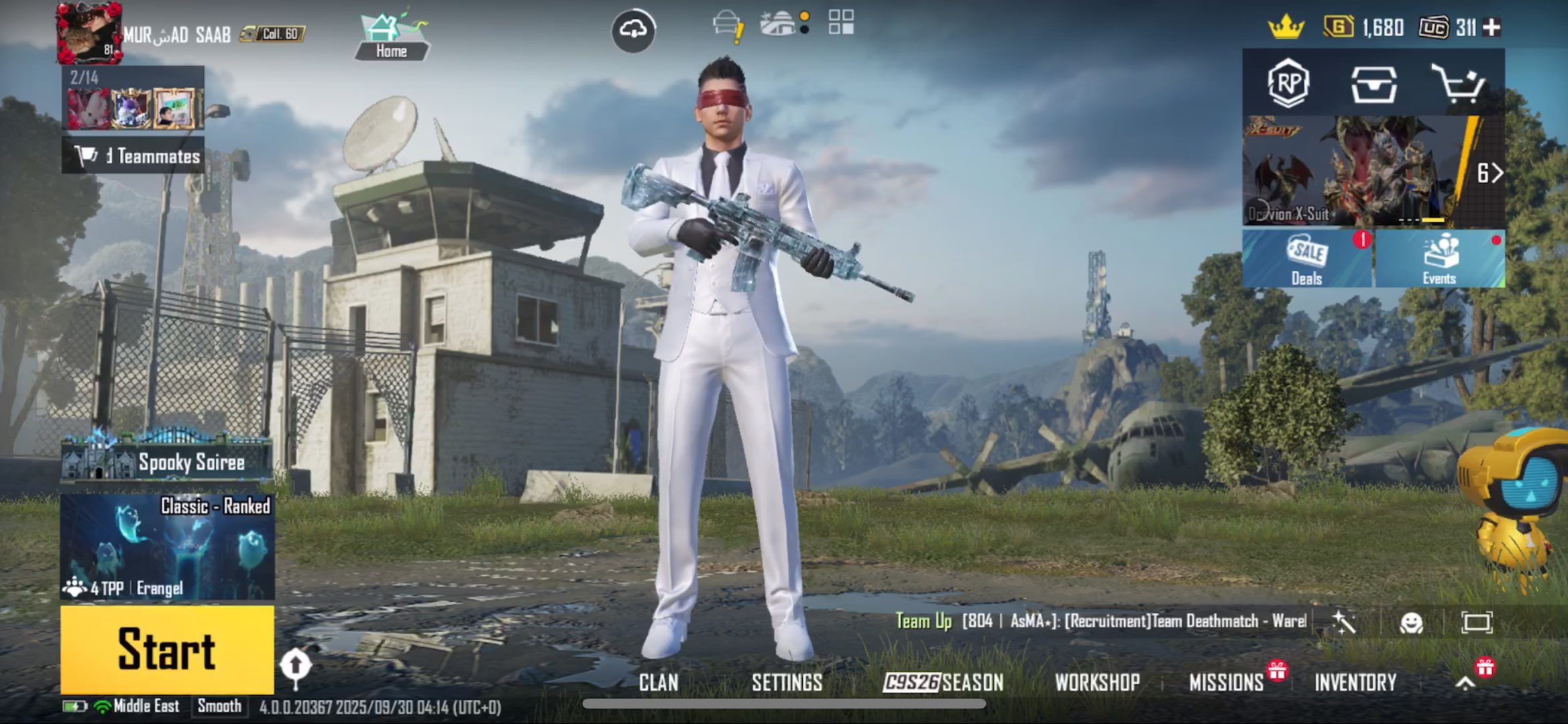Open the Royale Pass RP icon
Image resolution: width=1568 pixels, height=724 pixels.
[1288, 83]
